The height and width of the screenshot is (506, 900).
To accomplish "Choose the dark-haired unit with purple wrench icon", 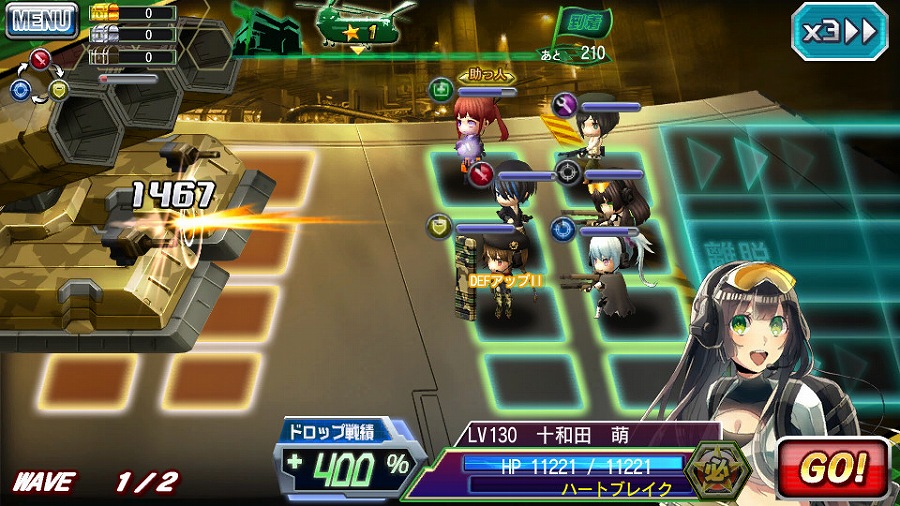I will (598, 132).
